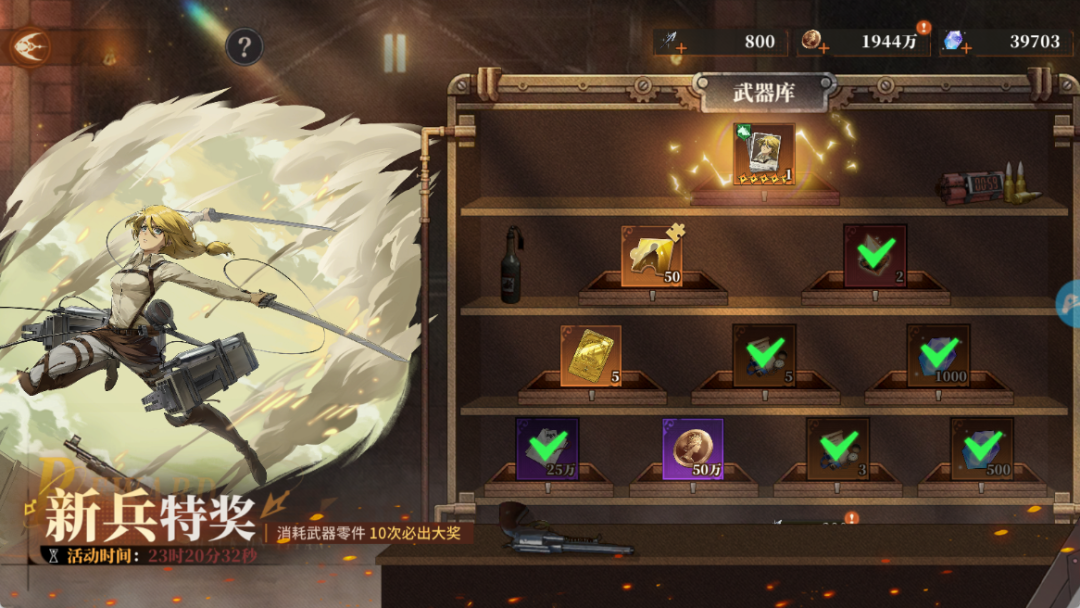View the claimed purple reward marked 25万

click(x=547, y=448)
